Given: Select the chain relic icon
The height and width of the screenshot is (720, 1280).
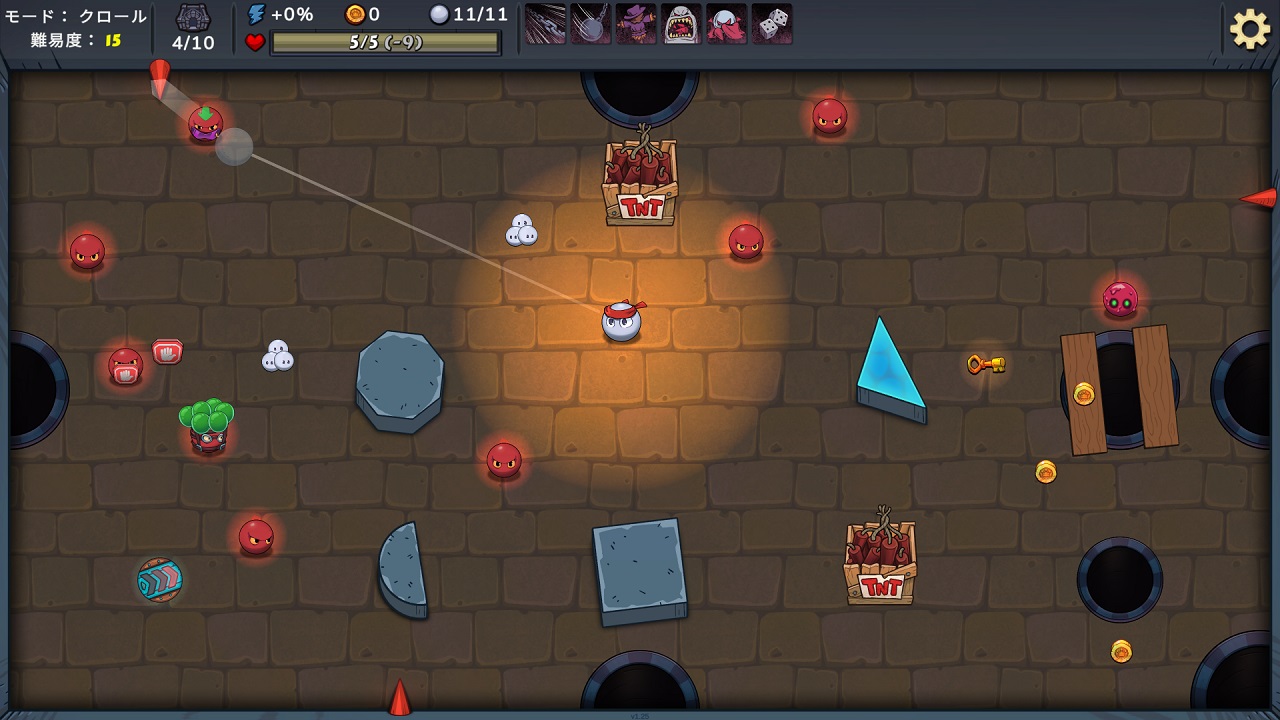Looking at the screenshot, I should pos(545,24).
